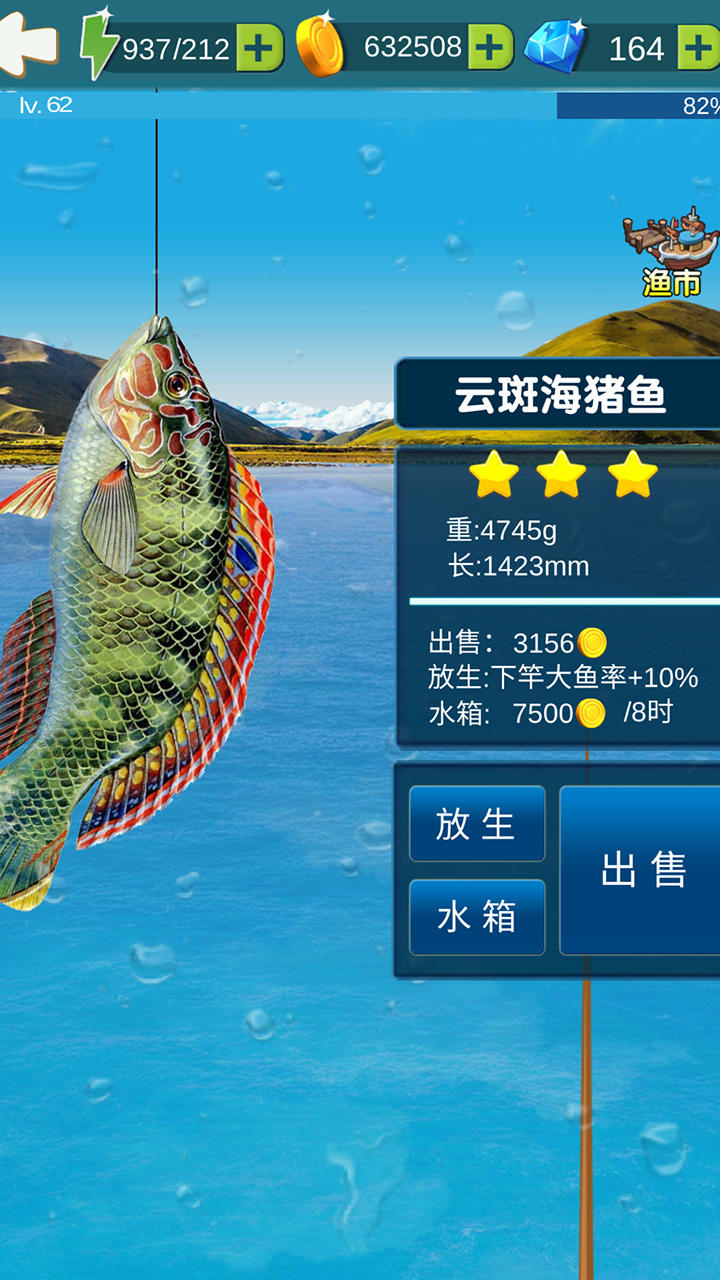The image size is (720, 1280).
Task: Put the fish in the 水箱 tank
Action: 477,917
